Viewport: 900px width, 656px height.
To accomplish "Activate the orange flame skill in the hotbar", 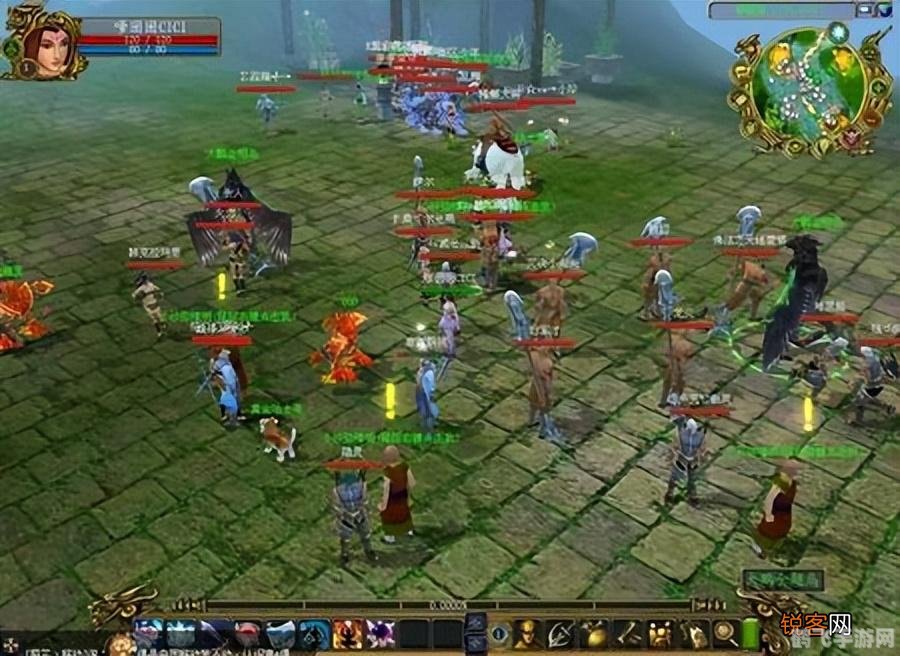I will (348, 633).
